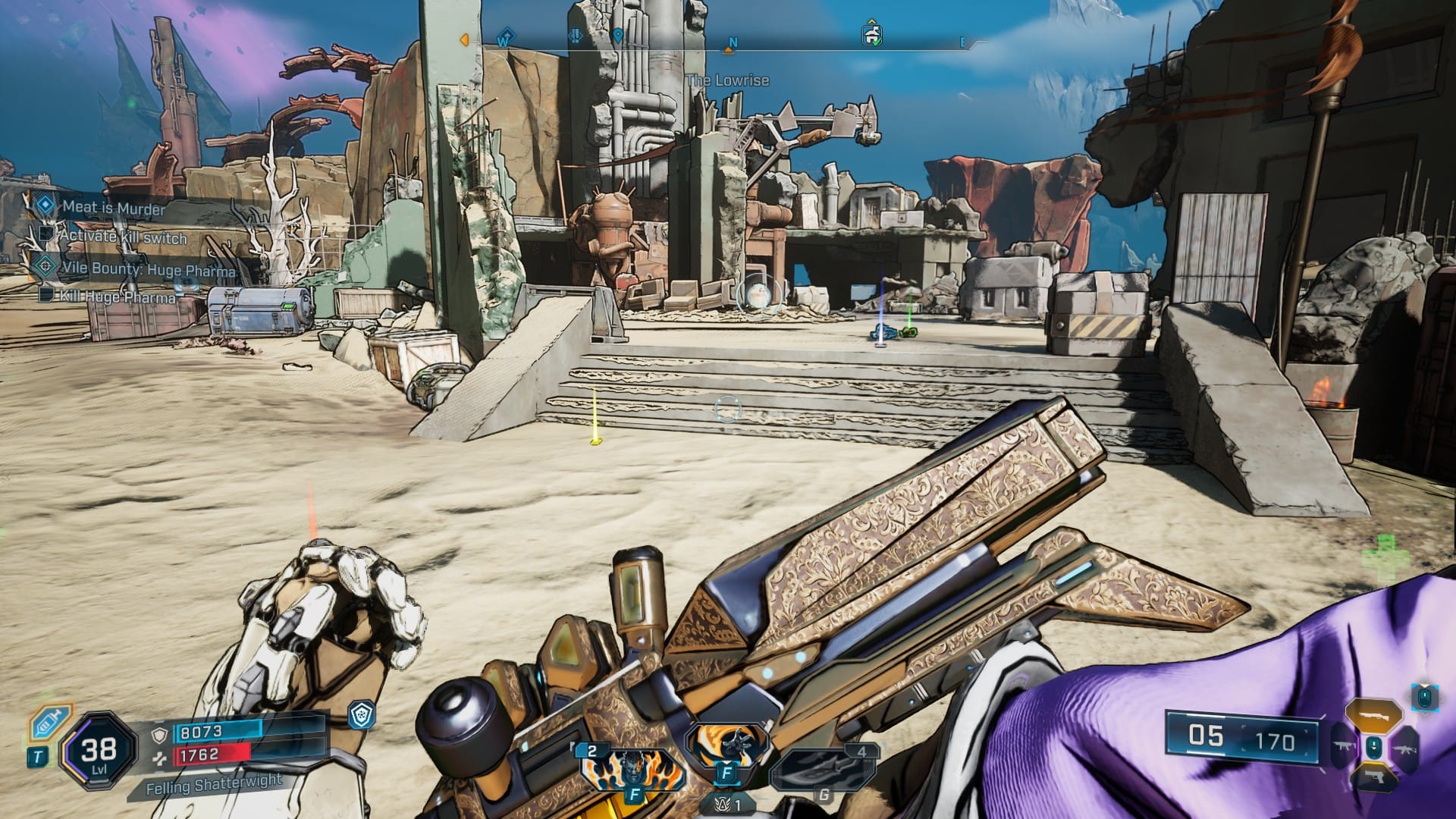The image size is (1456, 819).
Task: Click the level 38 character badge
Action: point(99,752)
